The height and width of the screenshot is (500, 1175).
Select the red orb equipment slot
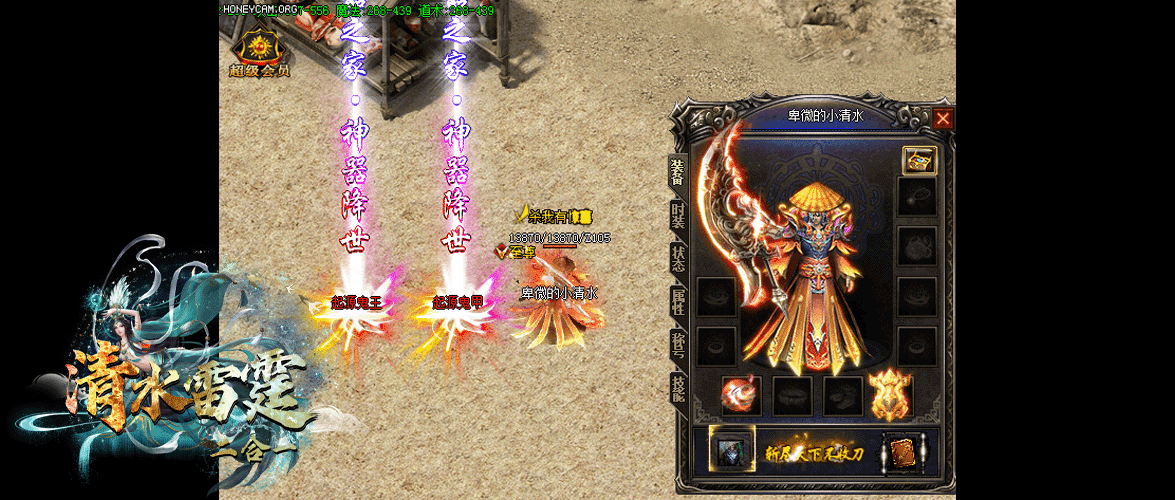pyautogui.click(x=741, y=394)
